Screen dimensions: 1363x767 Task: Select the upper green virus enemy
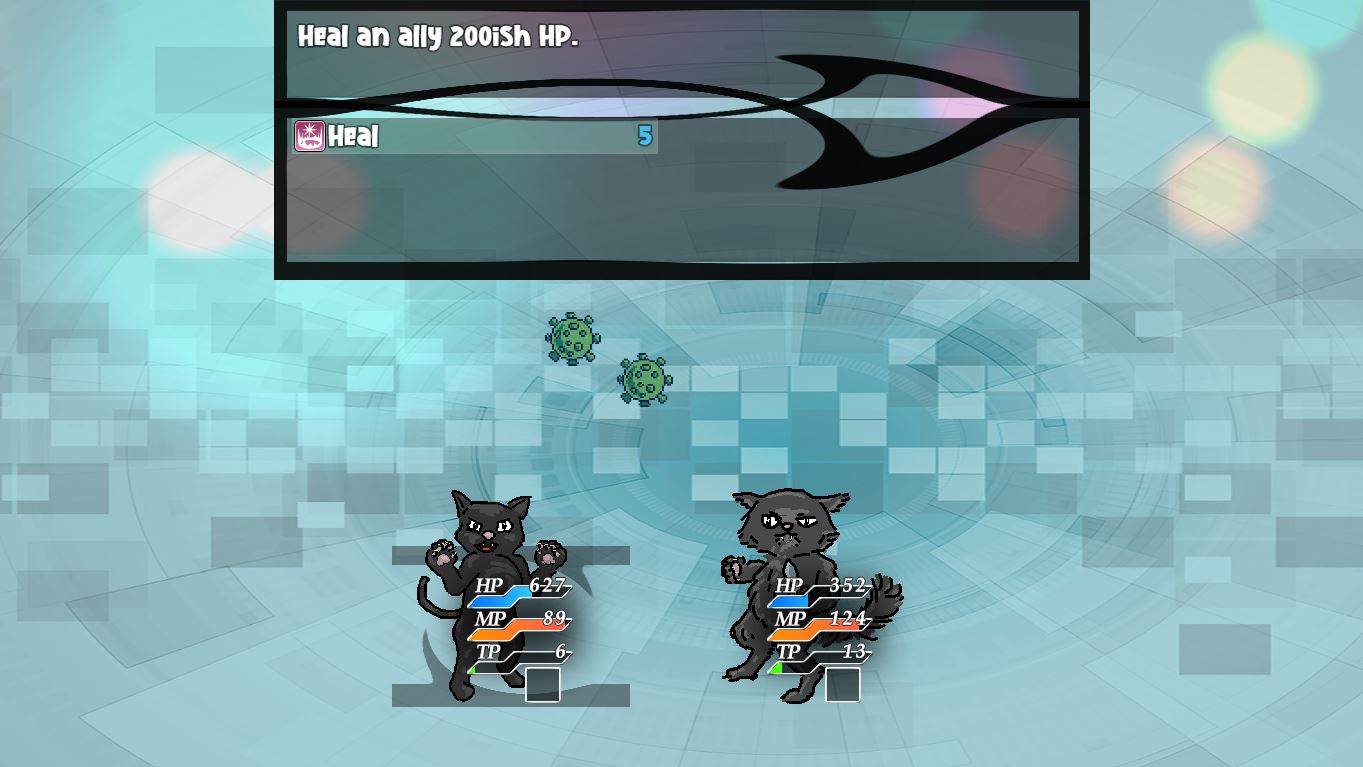pos(573,340)
